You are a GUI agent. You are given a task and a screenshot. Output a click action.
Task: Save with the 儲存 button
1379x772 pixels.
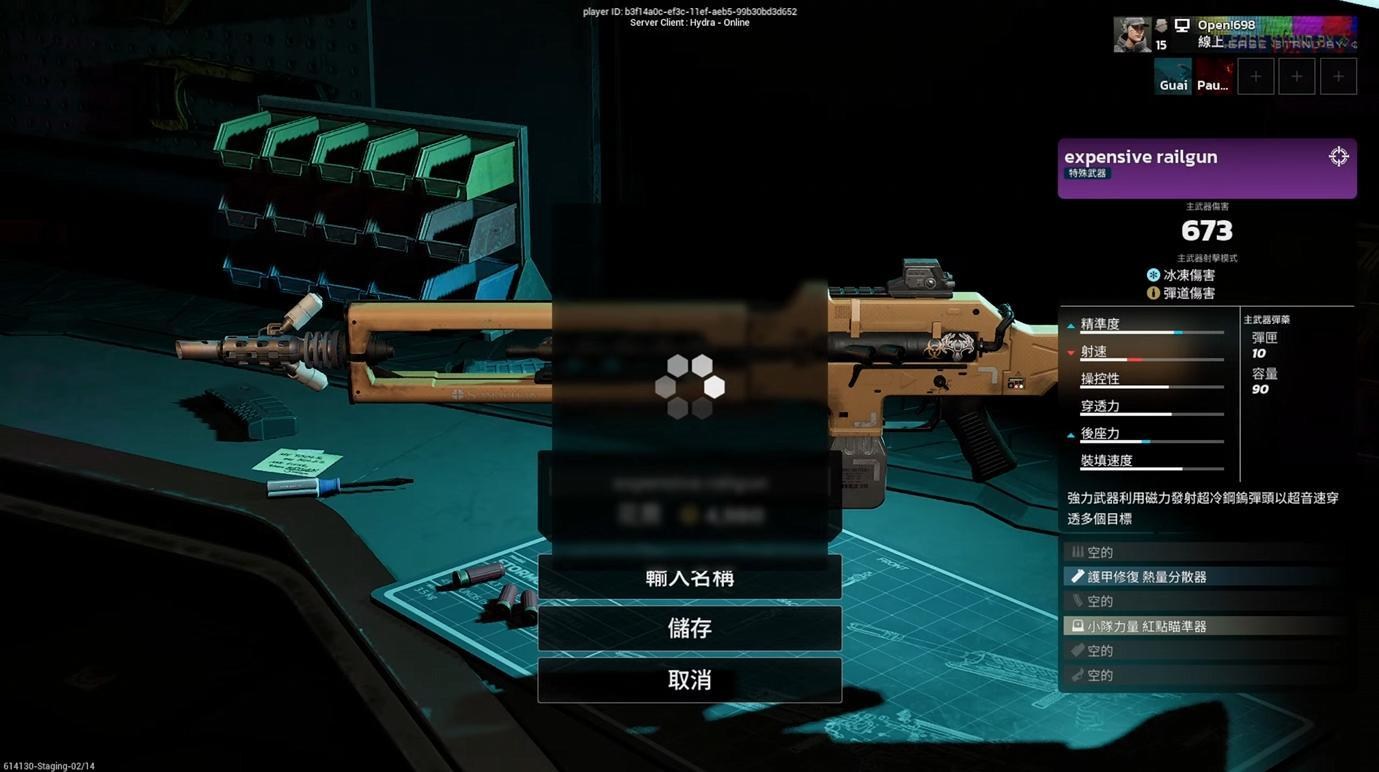[689, 629]
